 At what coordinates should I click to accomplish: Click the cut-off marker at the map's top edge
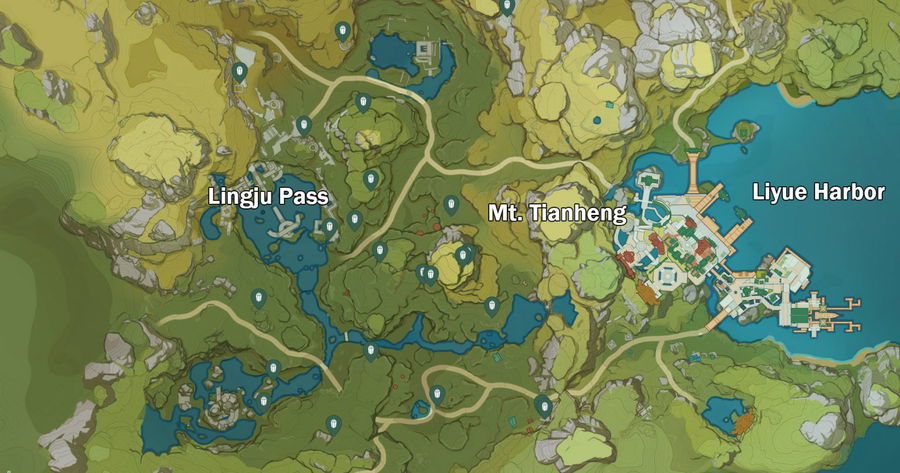click(x=507, y=6)
